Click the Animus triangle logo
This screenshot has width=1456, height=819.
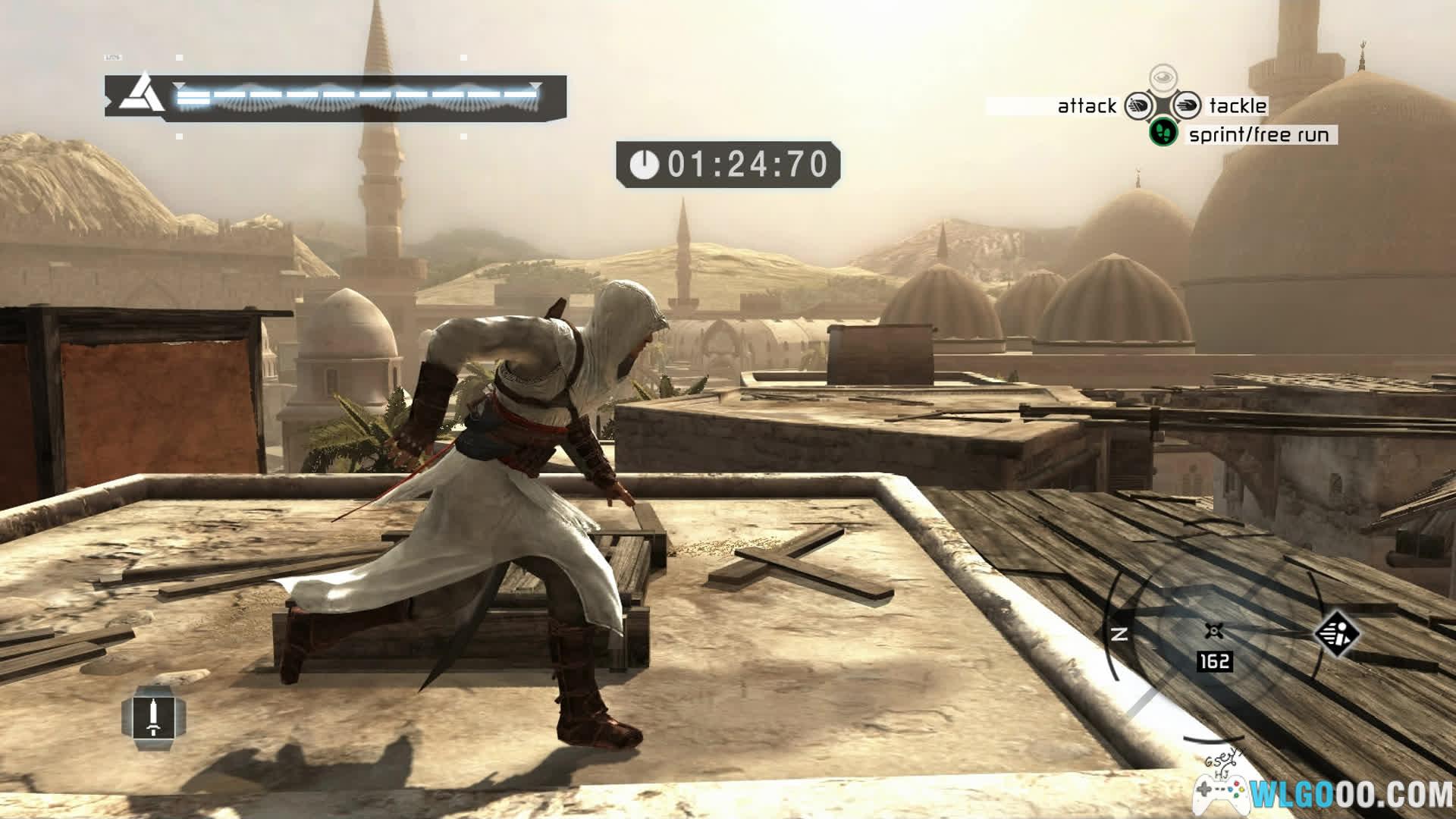(x=142, y=96)
